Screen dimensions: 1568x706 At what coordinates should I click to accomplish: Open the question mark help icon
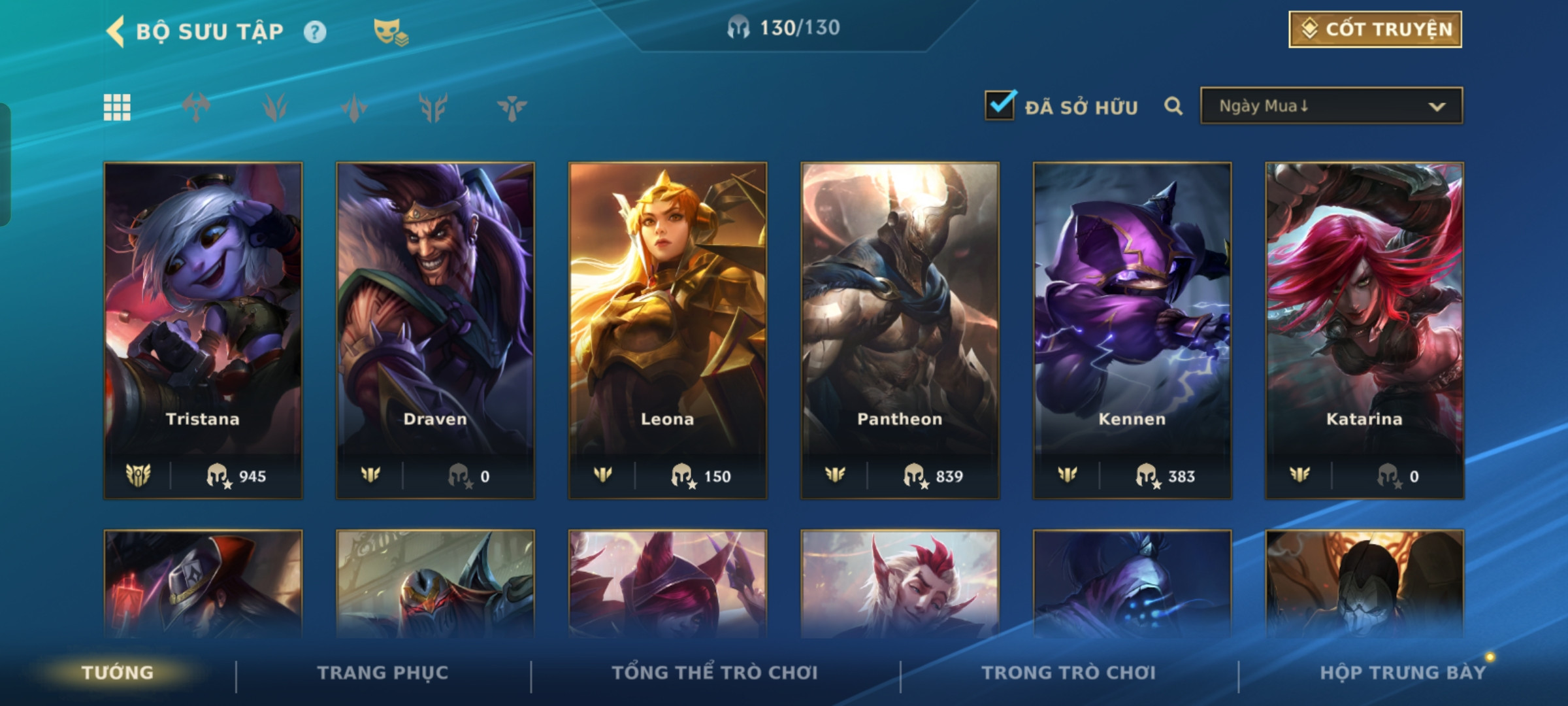[x=315, y=32]
